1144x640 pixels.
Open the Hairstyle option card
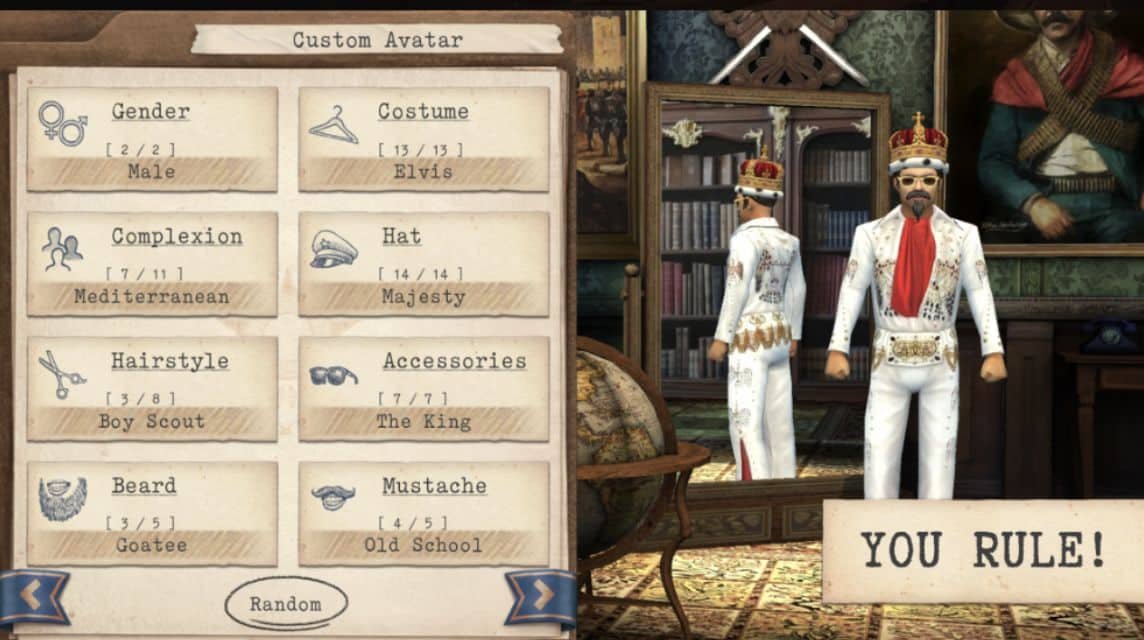[152, 389]
